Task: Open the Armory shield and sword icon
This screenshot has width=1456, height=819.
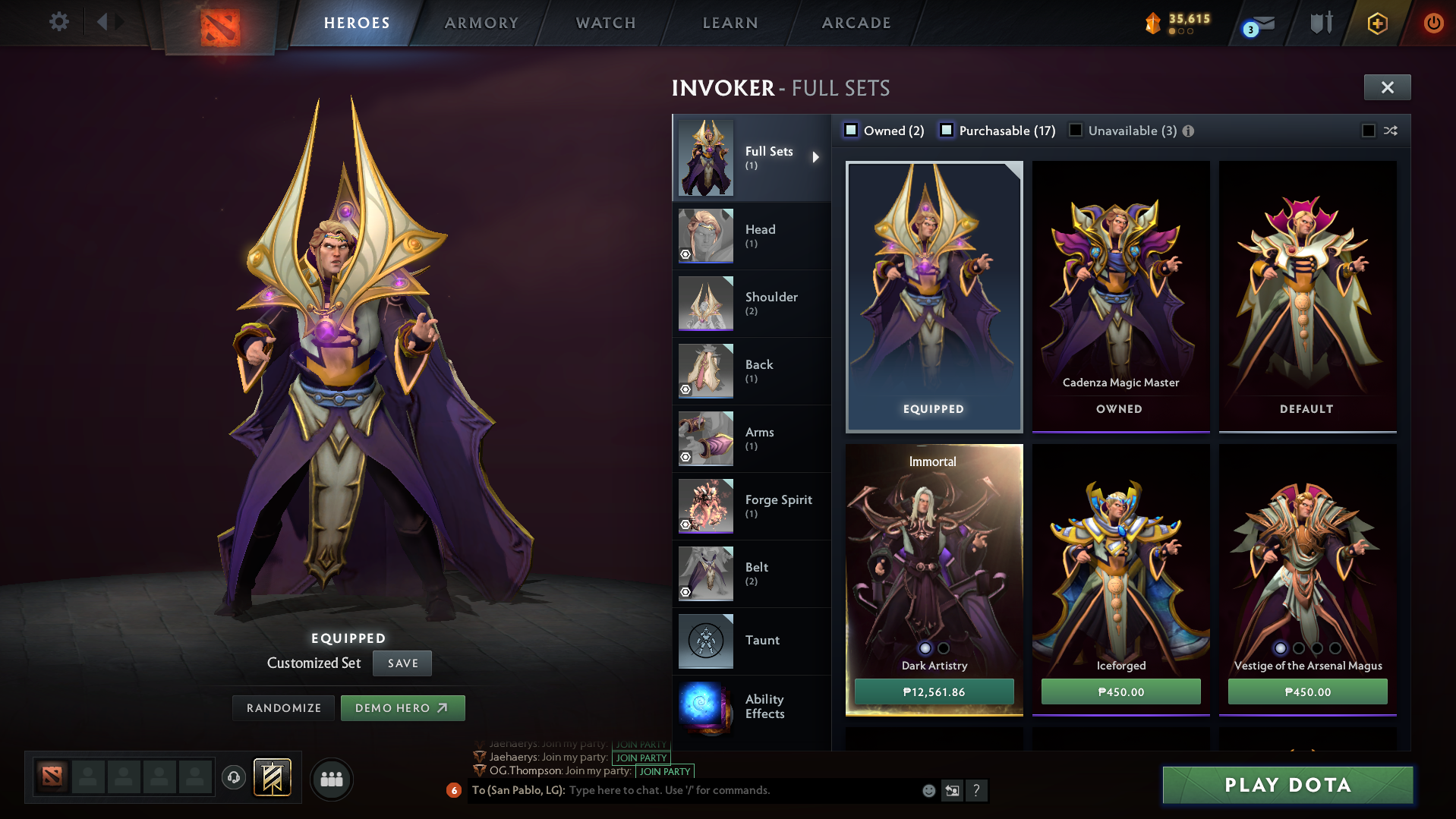Action: [1319, 22]
